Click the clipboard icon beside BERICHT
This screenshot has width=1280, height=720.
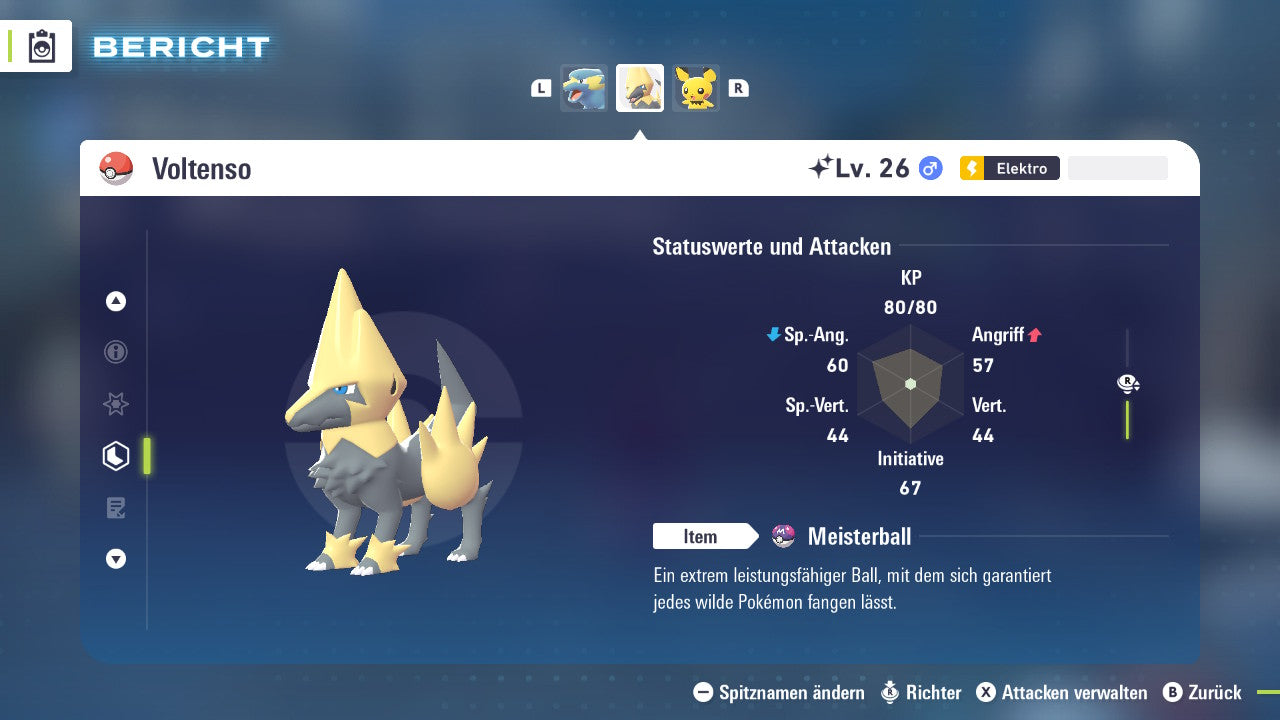(x=42, y=46)
